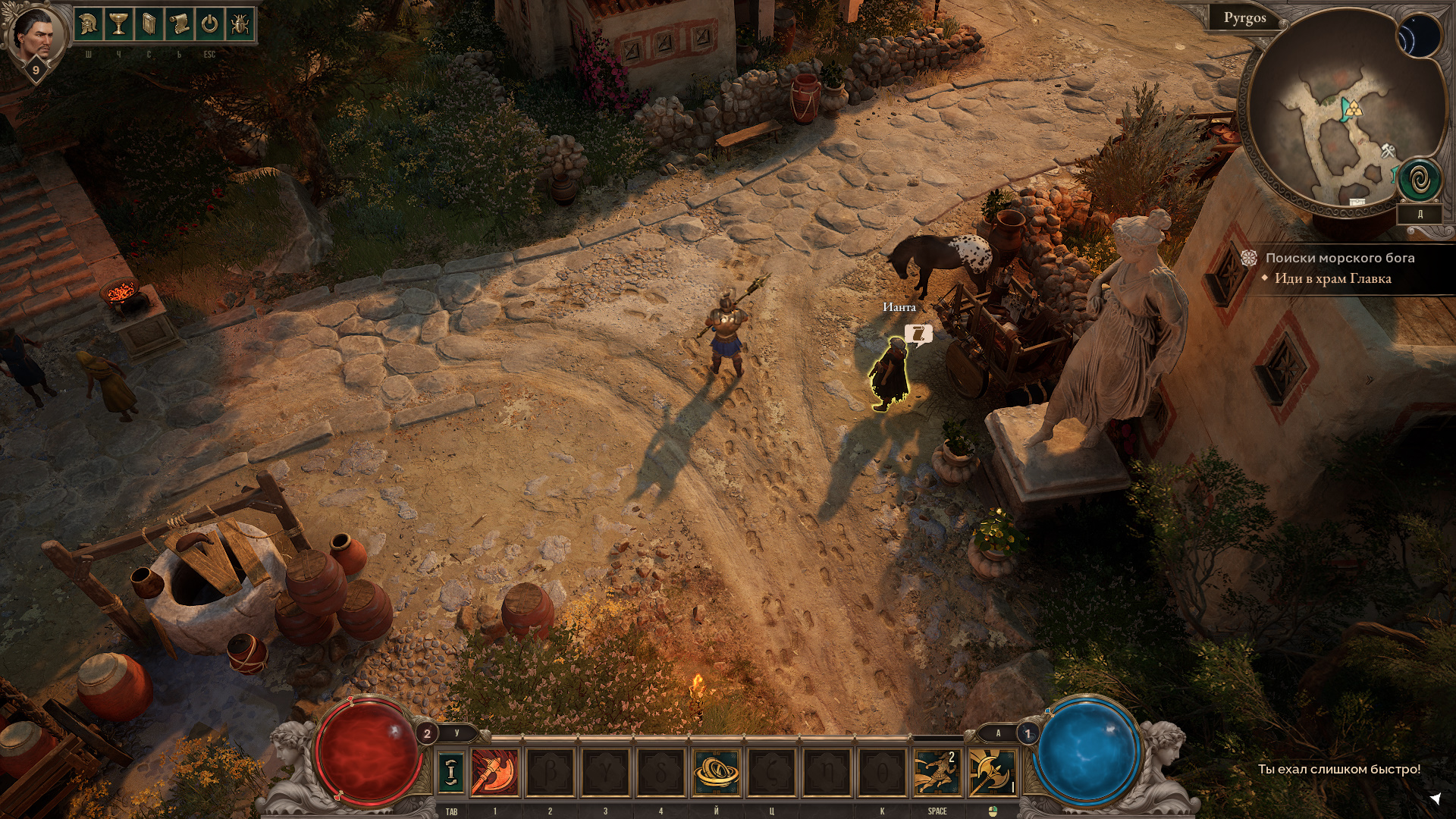1456x819 pixels.
Task: Trigger the dodge running-figure skill
Action: coord(937,772)
